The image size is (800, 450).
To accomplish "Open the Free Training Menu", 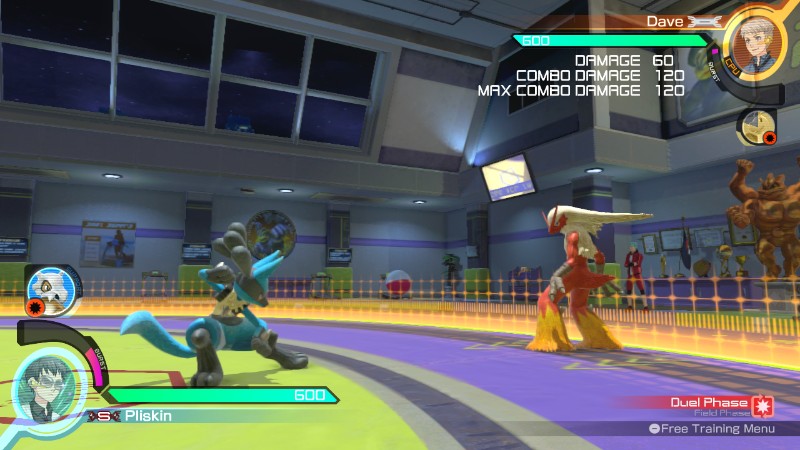I will click(x=711, y=429).
